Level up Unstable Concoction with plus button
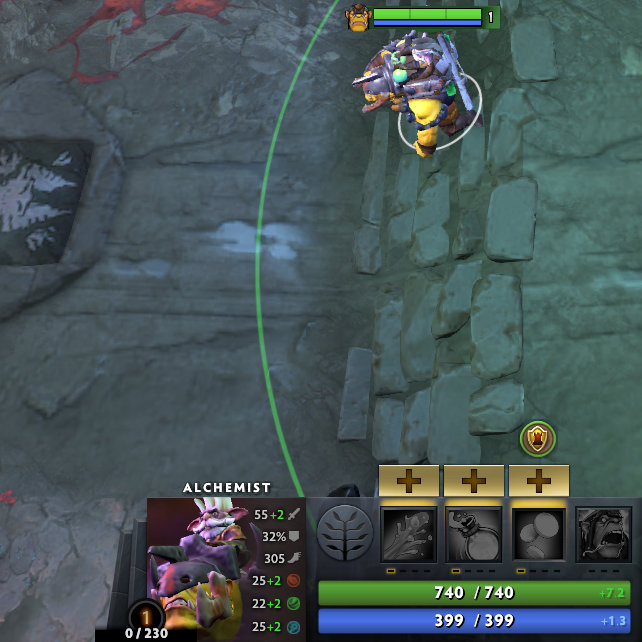Screen dimensions: 642x642 [473, 481]
